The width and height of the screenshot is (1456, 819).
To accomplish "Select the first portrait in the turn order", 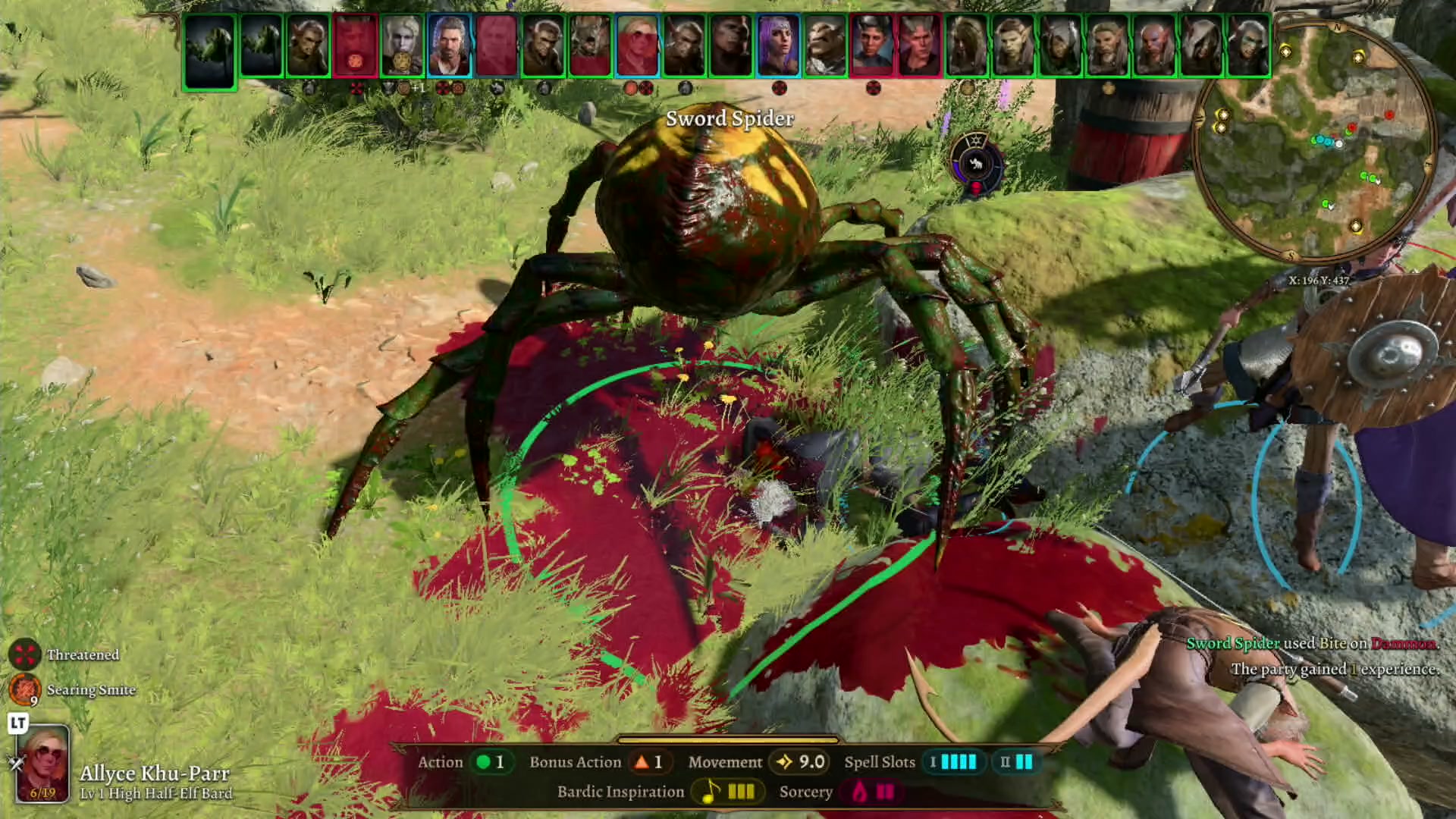I will [210, 45].
